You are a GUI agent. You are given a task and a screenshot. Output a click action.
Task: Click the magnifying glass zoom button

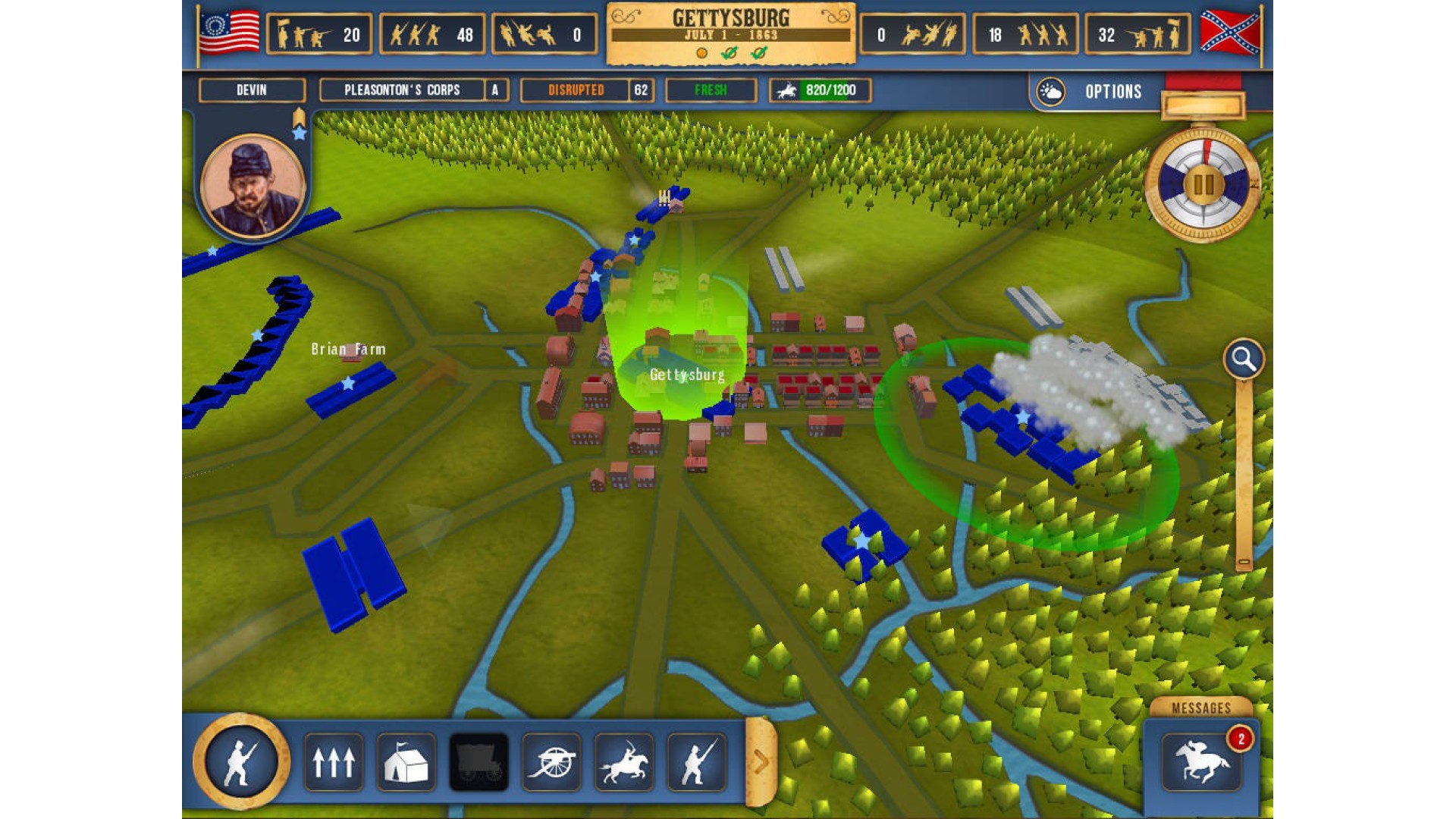coord(1244,359)
